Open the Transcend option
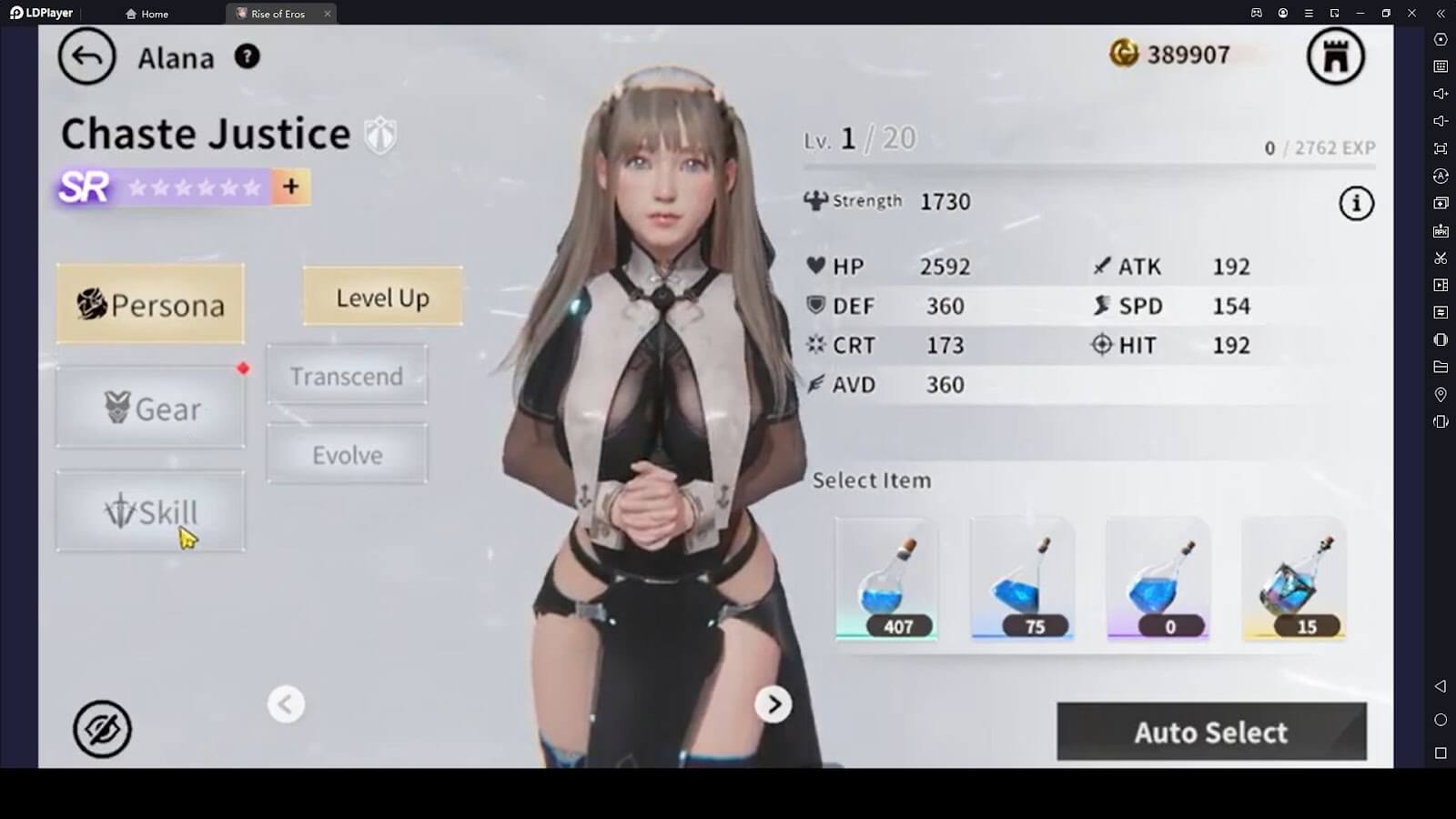 click(x=347, y=375)
